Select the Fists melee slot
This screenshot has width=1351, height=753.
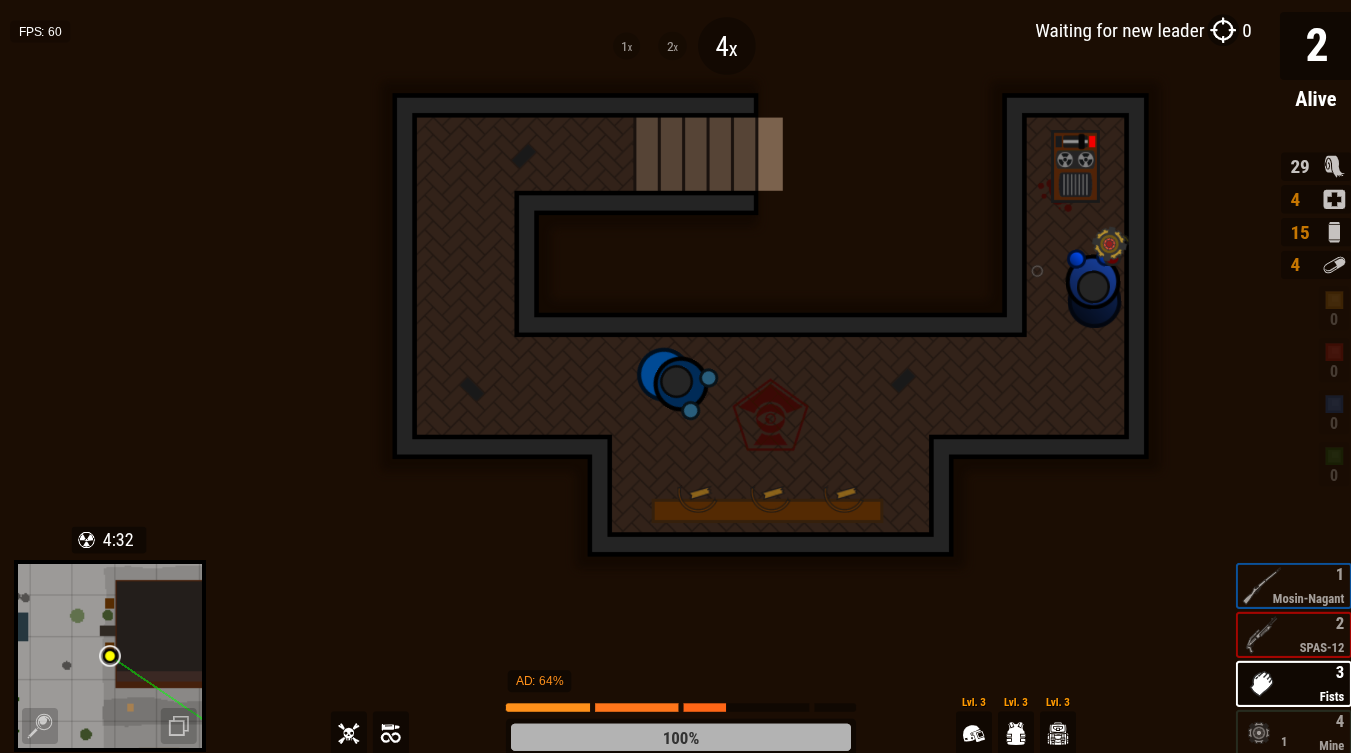(x=1293, y=683)
